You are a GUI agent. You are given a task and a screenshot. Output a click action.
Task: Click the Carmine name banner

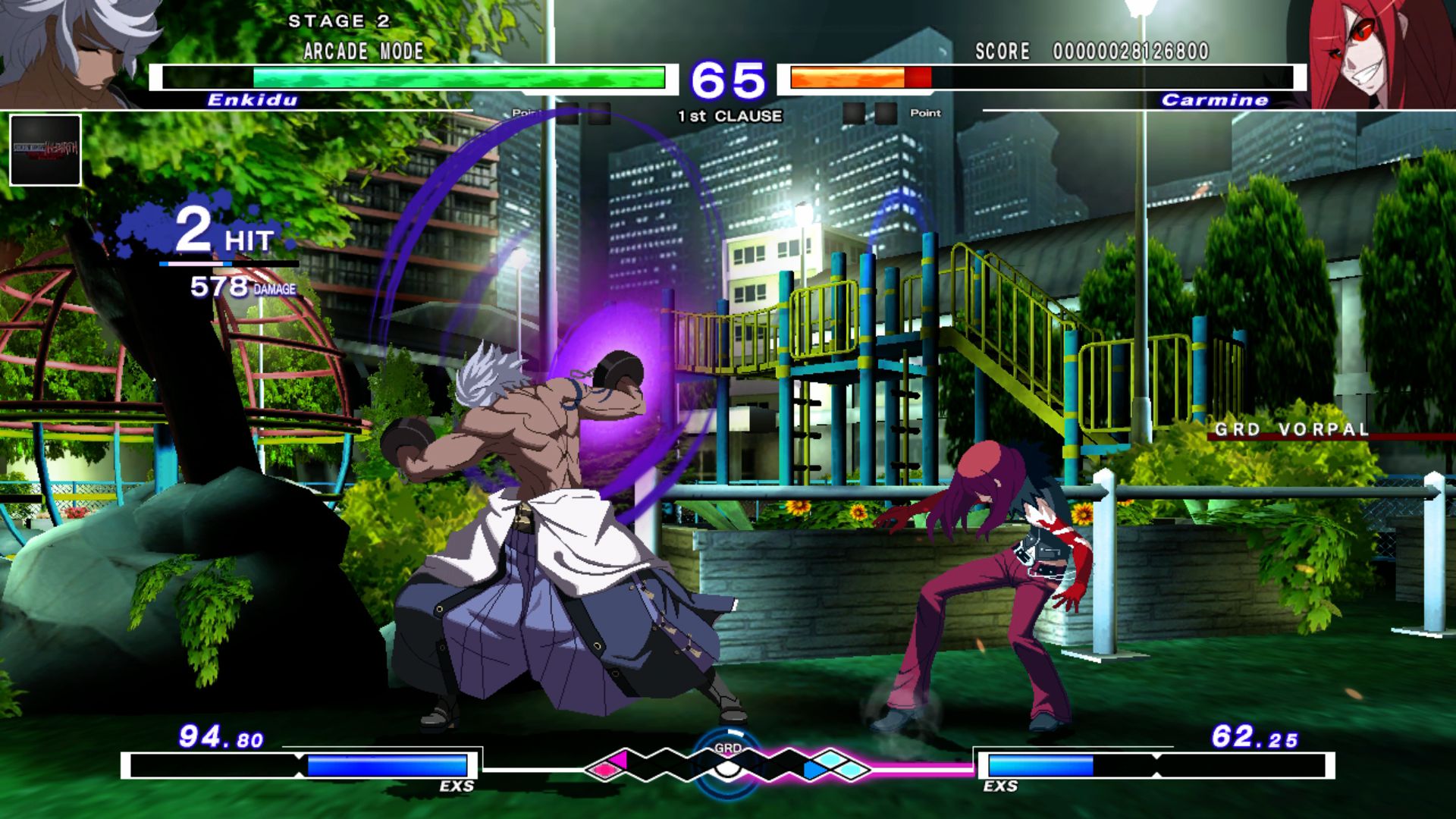point(1214,99)
